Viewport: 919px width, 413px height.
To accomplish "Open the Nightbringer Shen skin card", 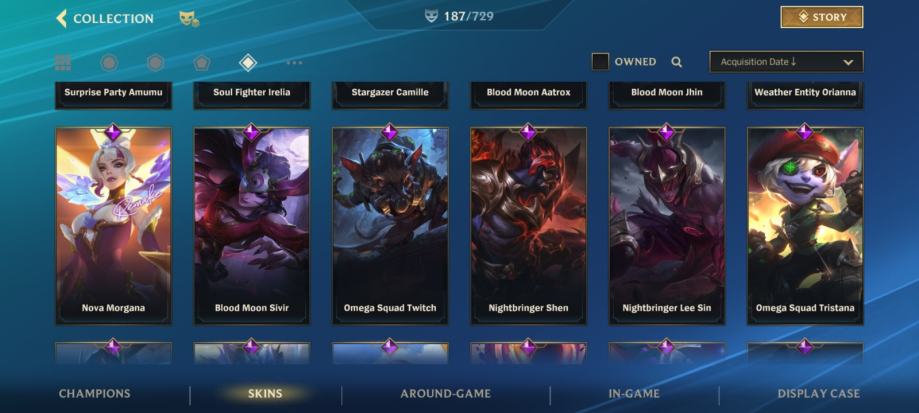I will pos(528,225).
